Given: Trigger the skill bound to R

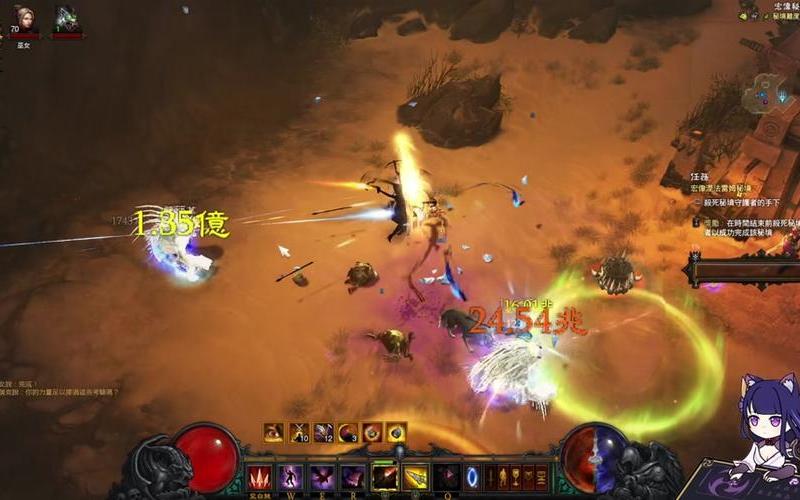Looking at the screenshot, I should click(353, 476).
